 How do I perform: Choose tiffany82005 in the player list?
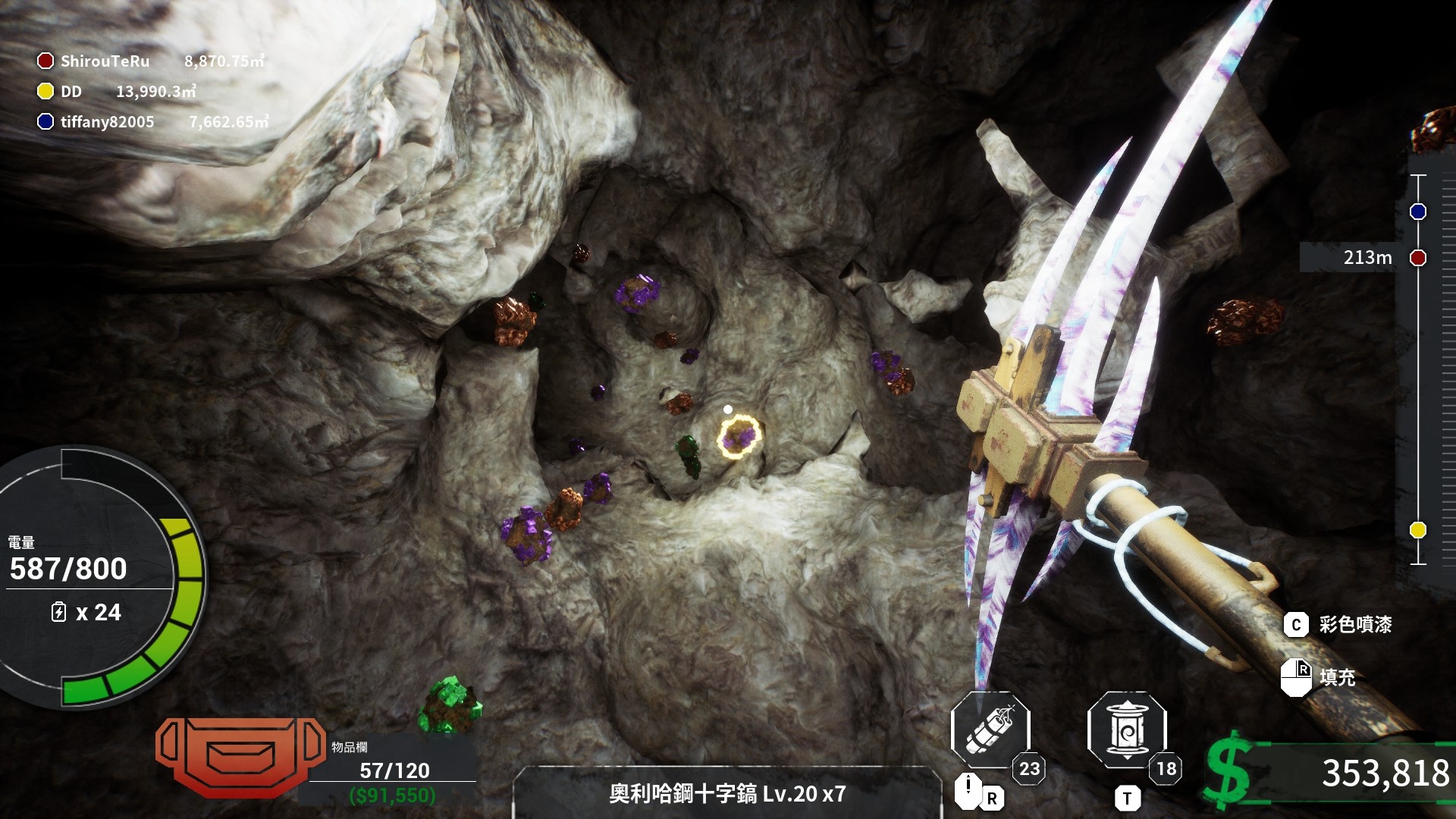pyautogui.click(x=107, y=122)
